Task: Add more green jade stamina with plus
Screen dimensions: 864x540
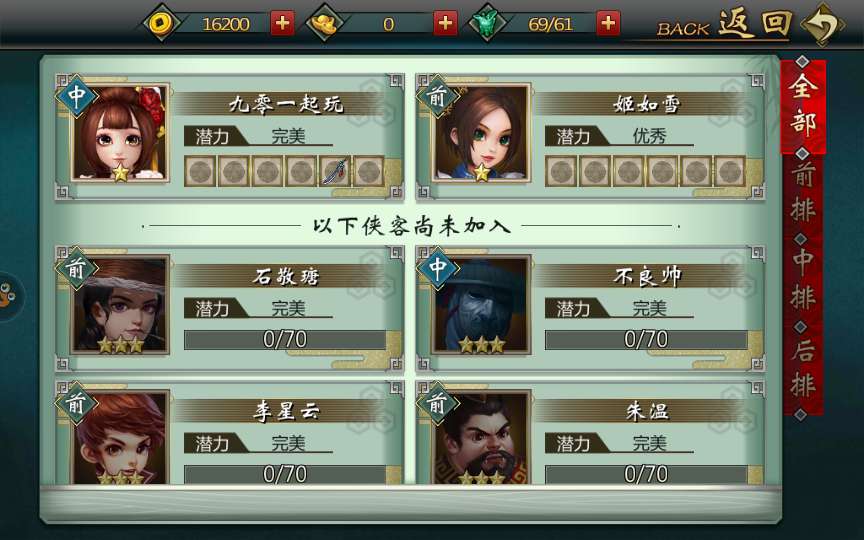Action: 608,23
